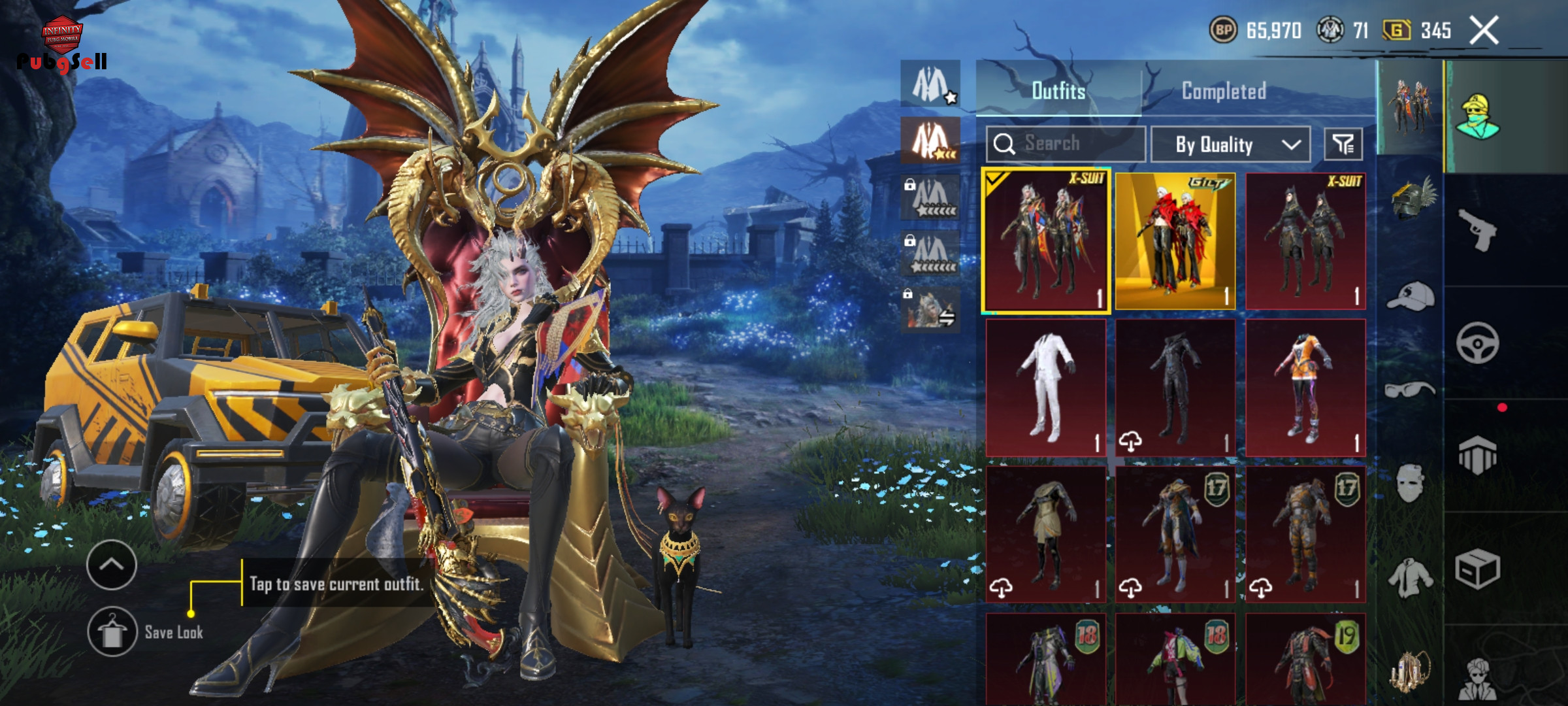1568x706 pixels.
Task: Select the orange jersey outfit tile
Action: pos(1305,388)
